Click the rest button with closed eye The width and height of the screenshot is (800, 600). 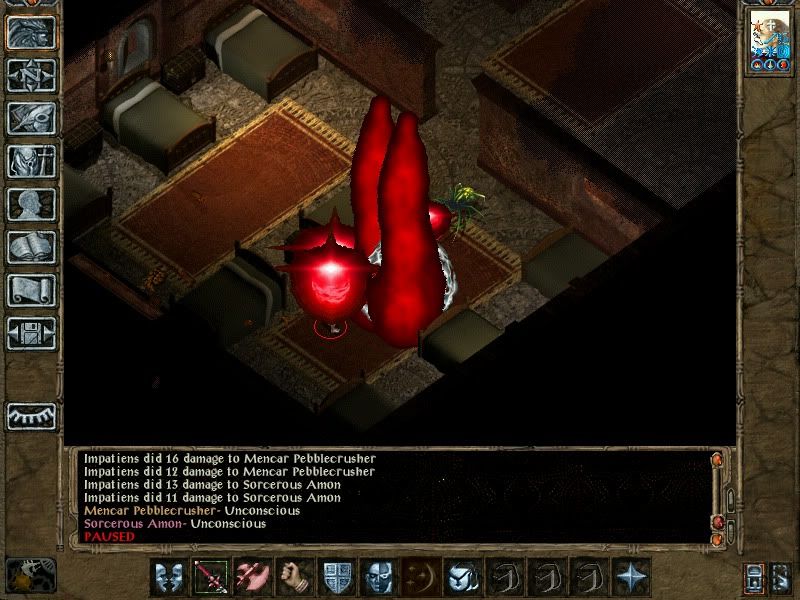coord(31,415)
